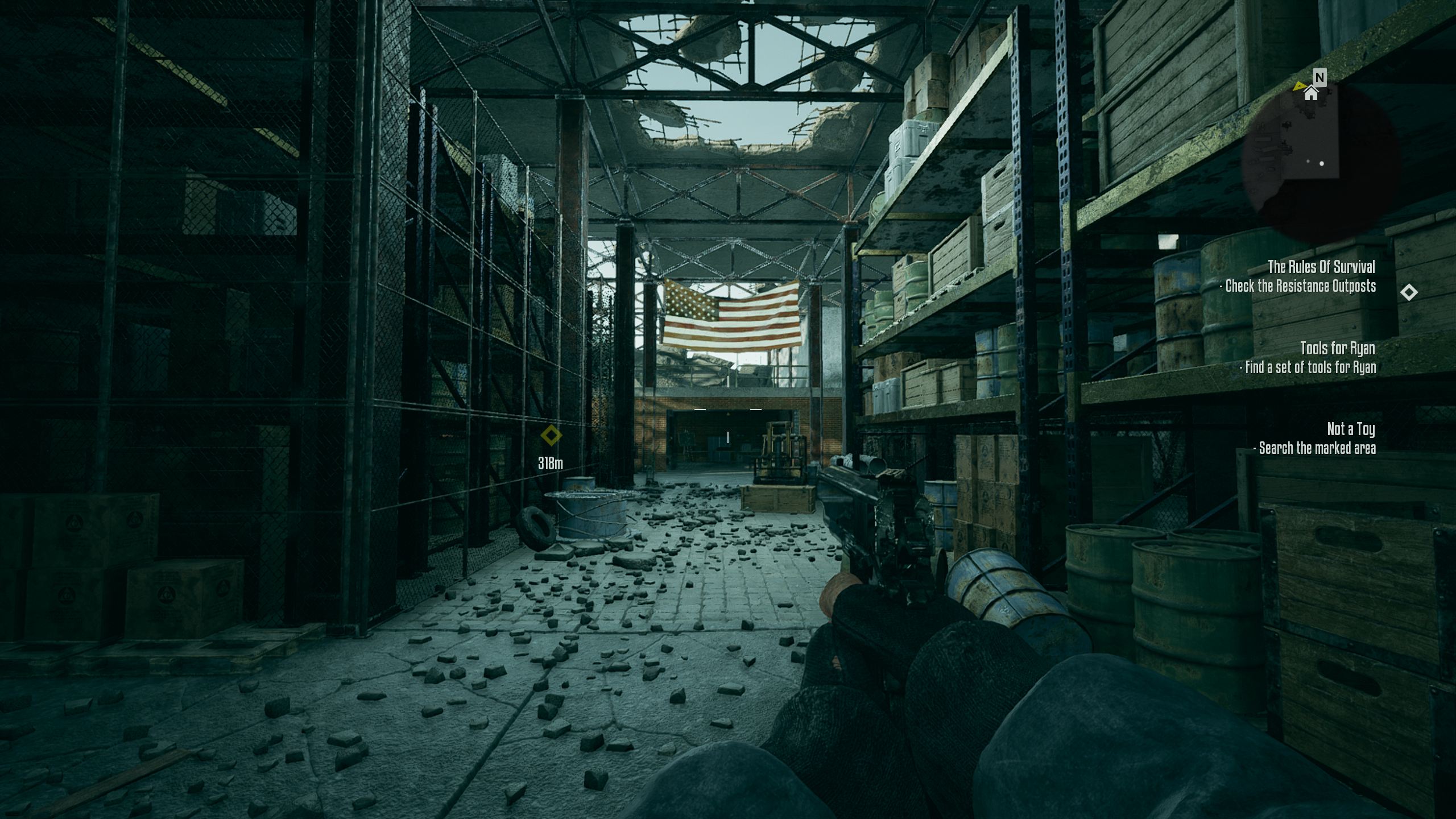Select the Not a Toy quest entry
This screenshot has height=819, width=1456.
(1351, 429)
